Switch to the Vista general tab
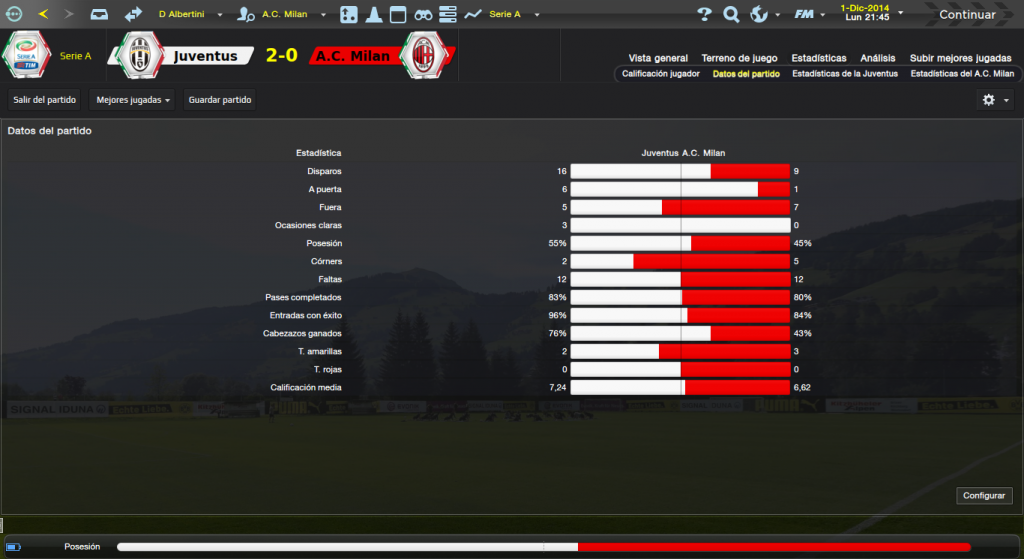 (658, 58)
